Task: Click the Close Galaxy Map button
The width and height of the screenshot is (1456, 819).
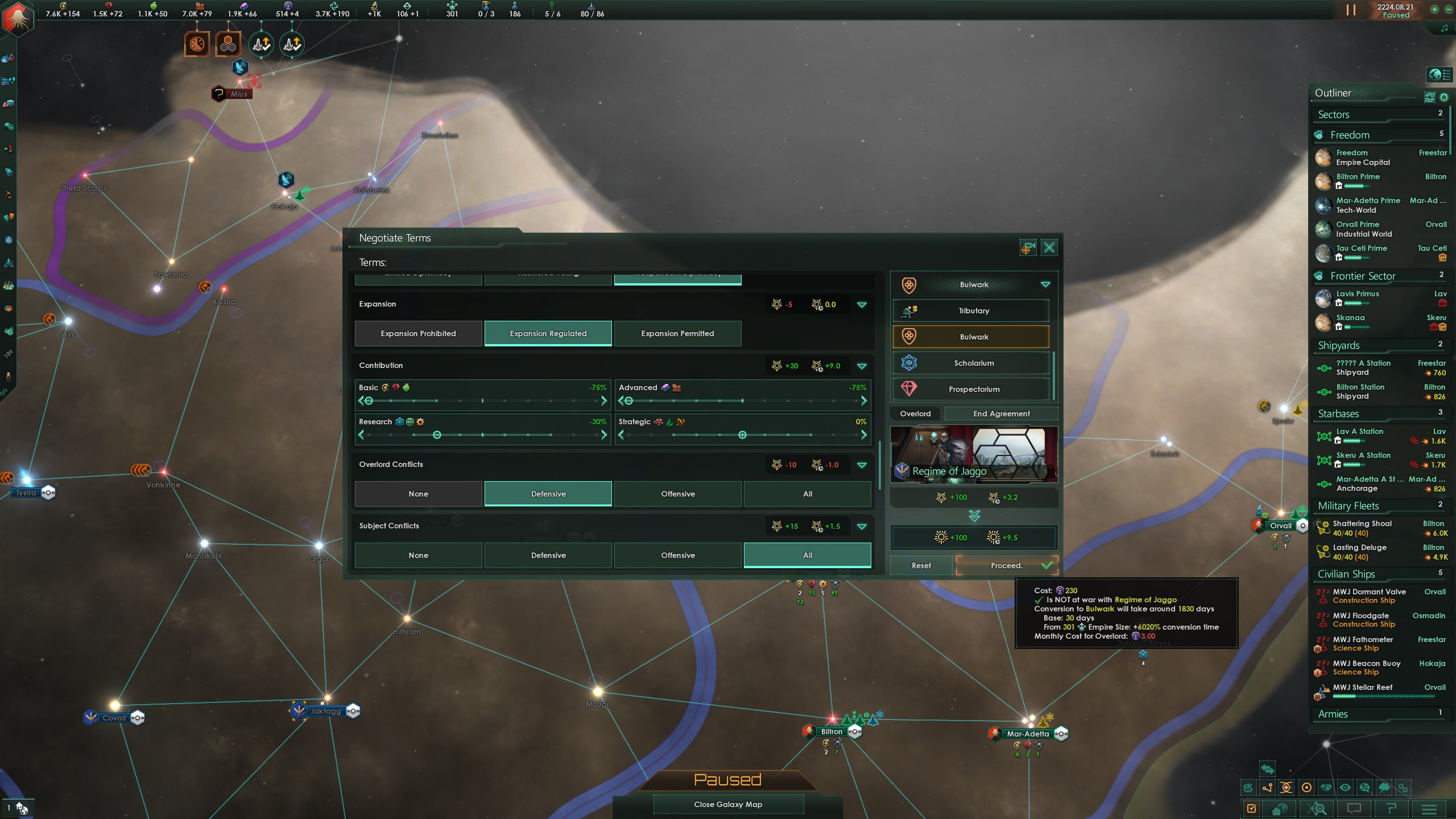Action: [728, 804]
